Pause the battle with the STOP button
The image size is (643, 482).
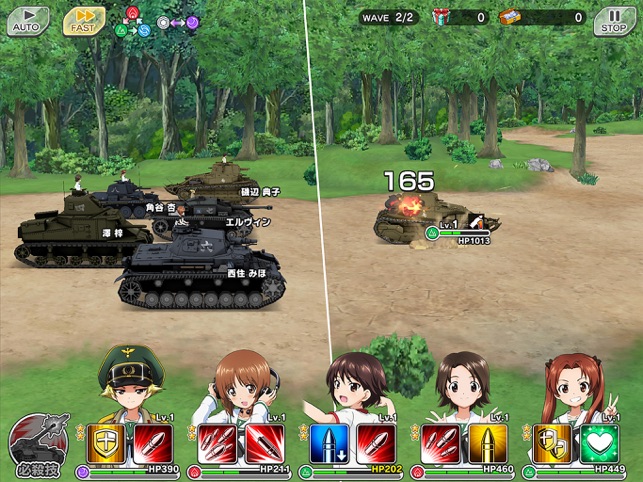pos(614,21)
